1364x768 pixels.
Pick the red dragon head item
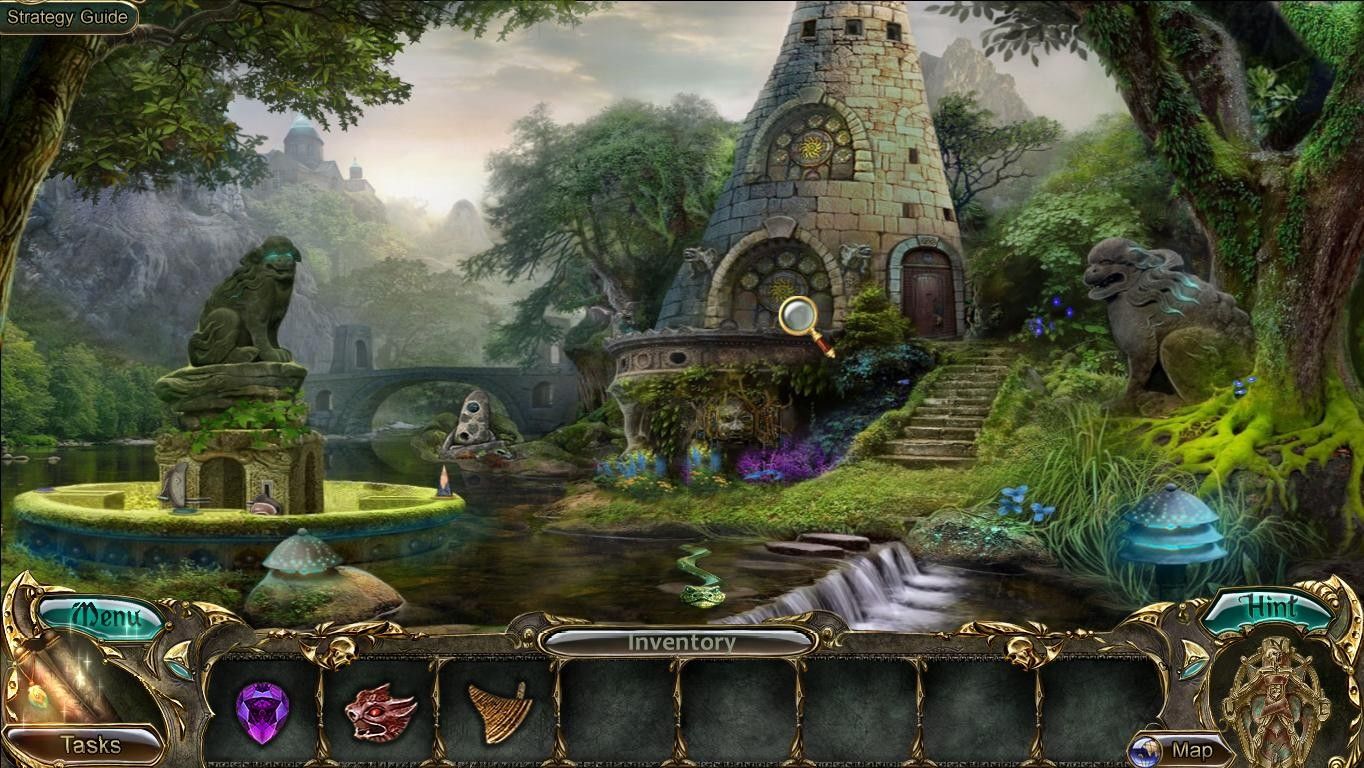click(x=380, y=712)
